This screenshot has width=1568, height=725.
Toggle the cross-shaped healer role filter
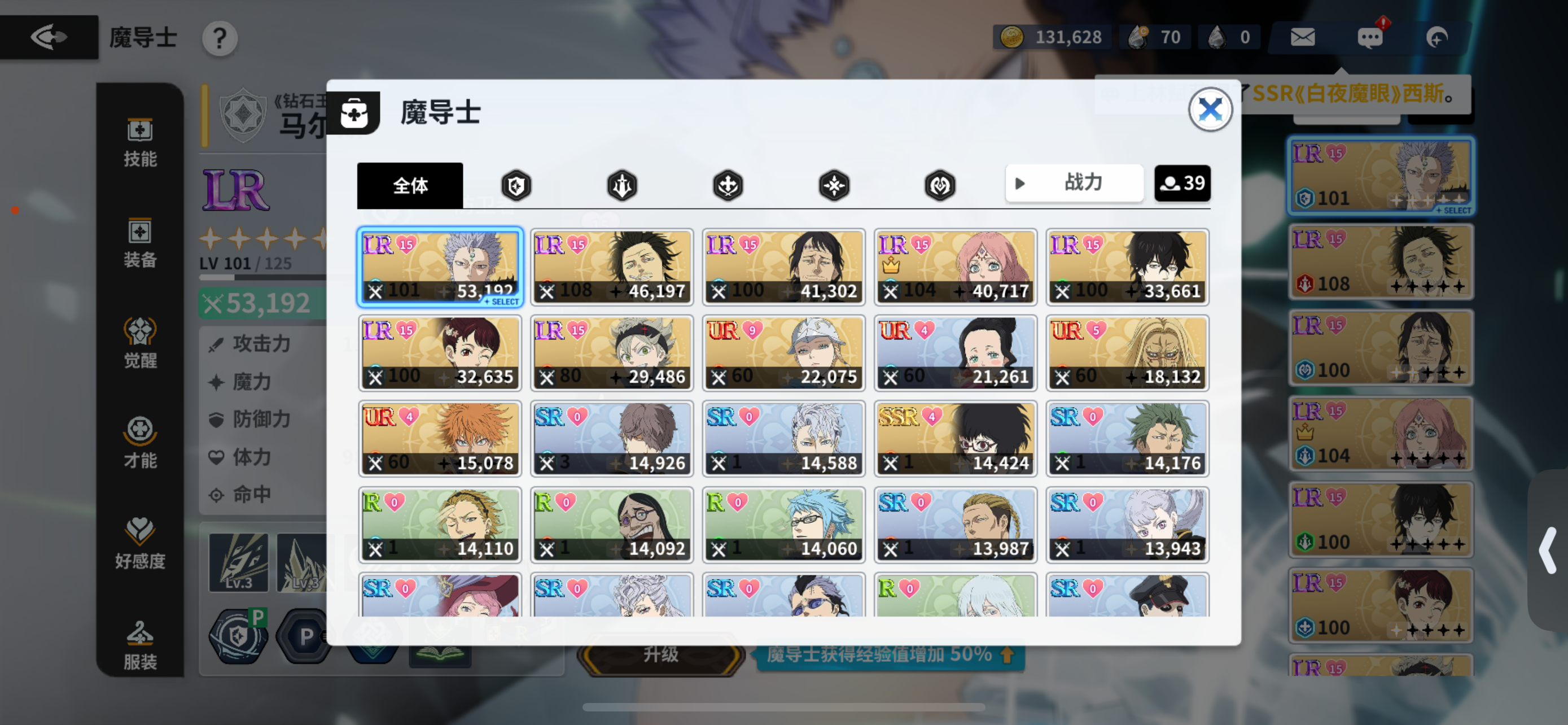[727, 185]
